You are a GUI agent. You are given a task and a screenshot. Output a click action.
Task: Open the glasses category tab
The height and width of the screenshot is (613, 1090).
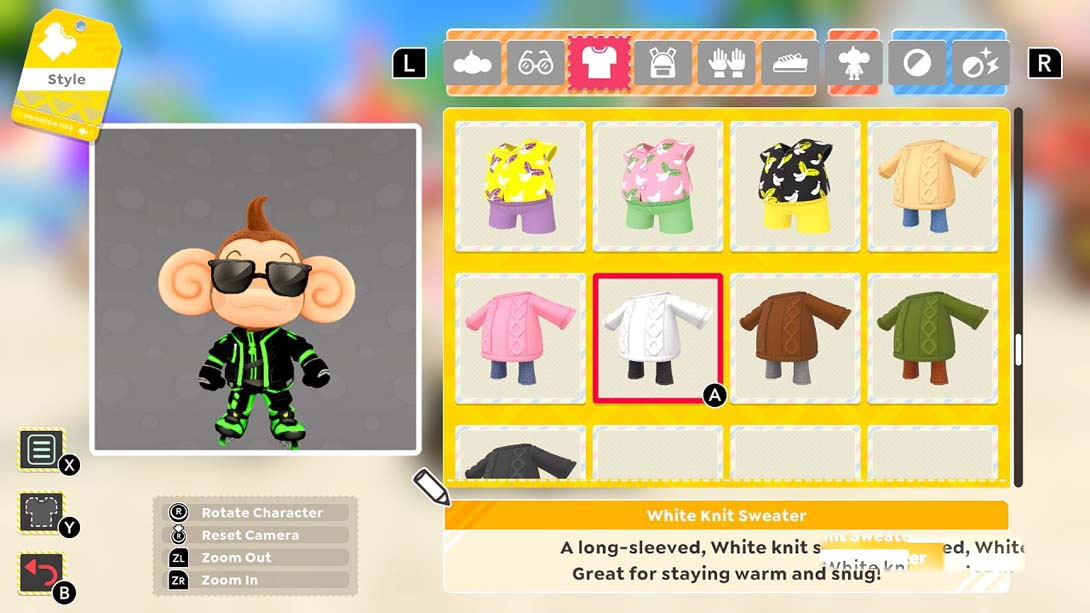536,64
